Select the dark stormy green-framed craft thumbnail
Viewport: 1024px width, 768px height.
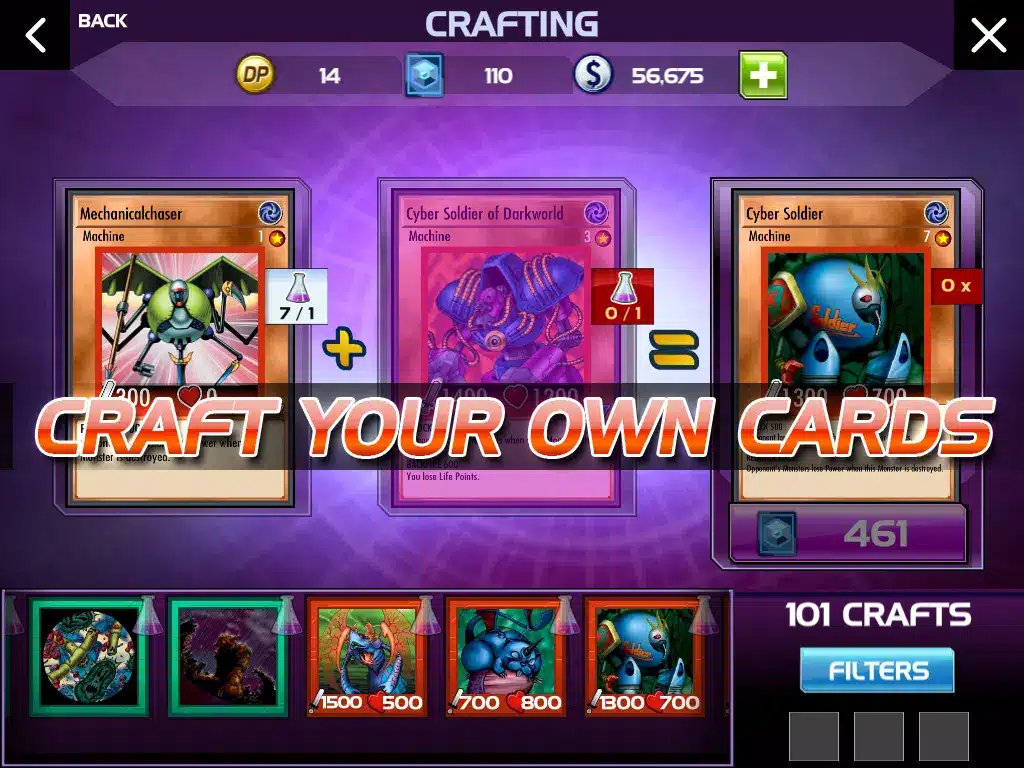227,657
